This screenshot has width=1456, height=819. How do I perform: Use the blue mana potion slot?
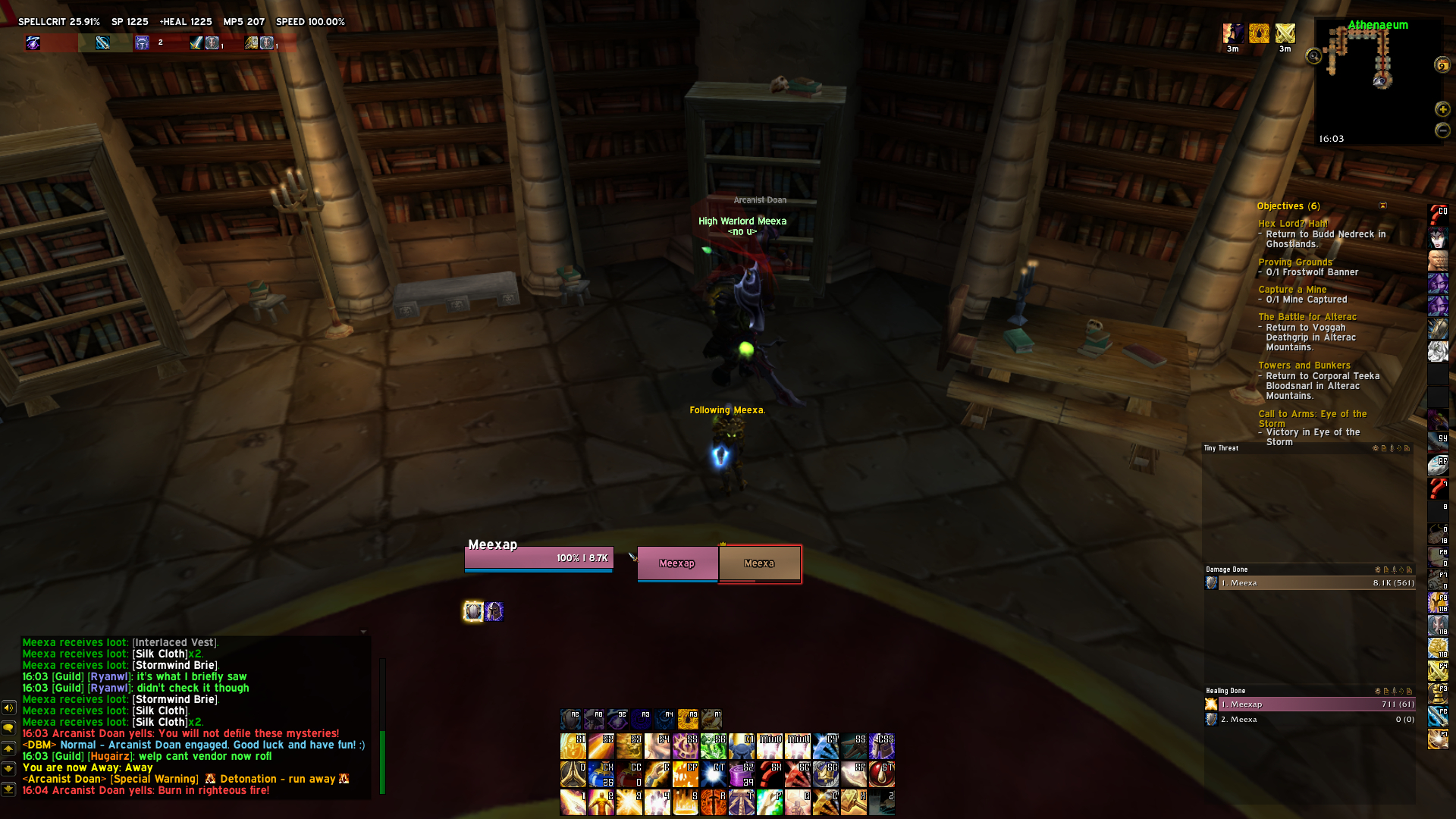coord(601,774)
